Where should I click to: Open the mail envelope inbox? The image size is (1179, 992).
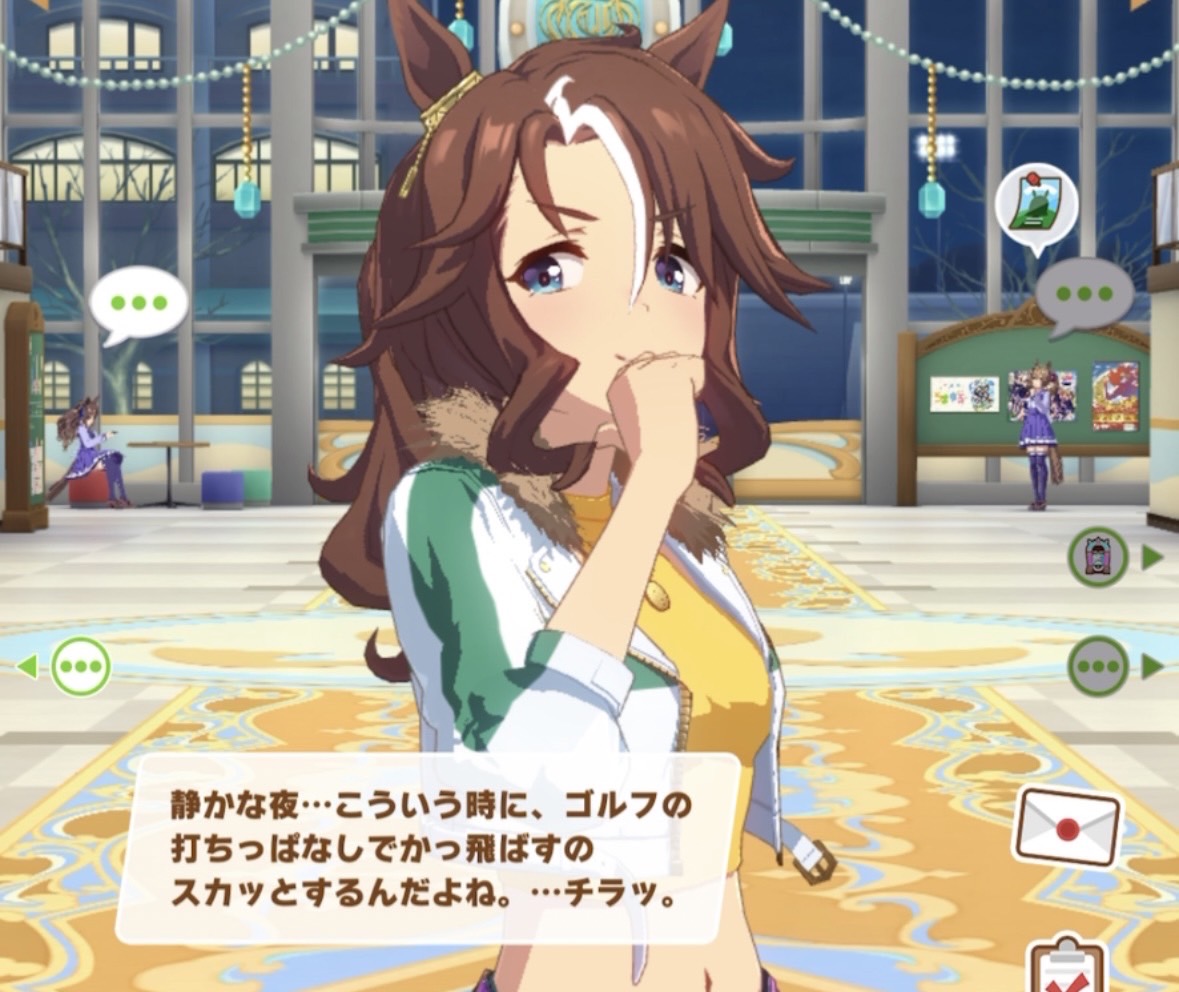1066,828
